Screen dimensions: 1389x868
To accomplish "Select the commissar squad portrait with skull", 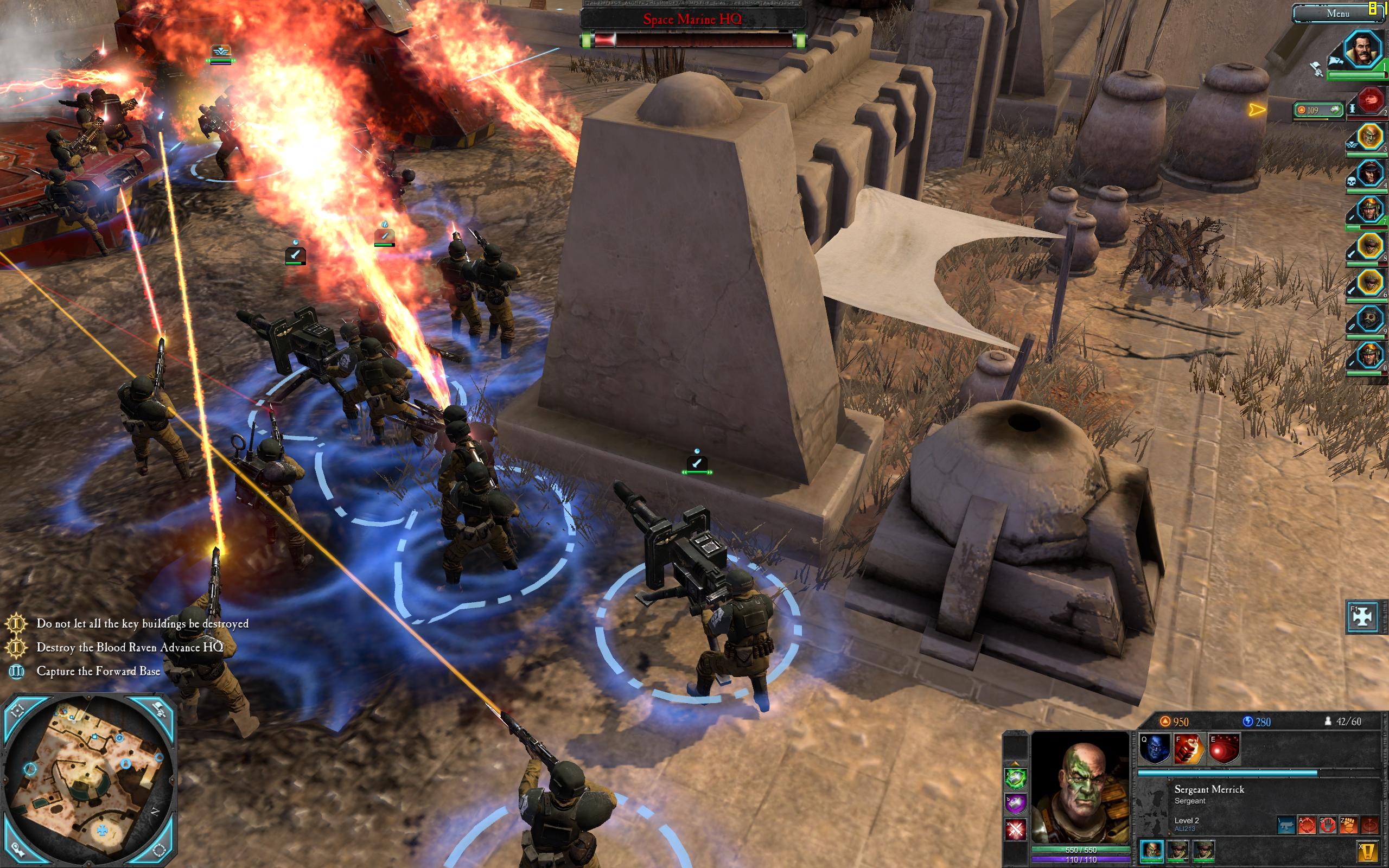I will coord(1369,172).
